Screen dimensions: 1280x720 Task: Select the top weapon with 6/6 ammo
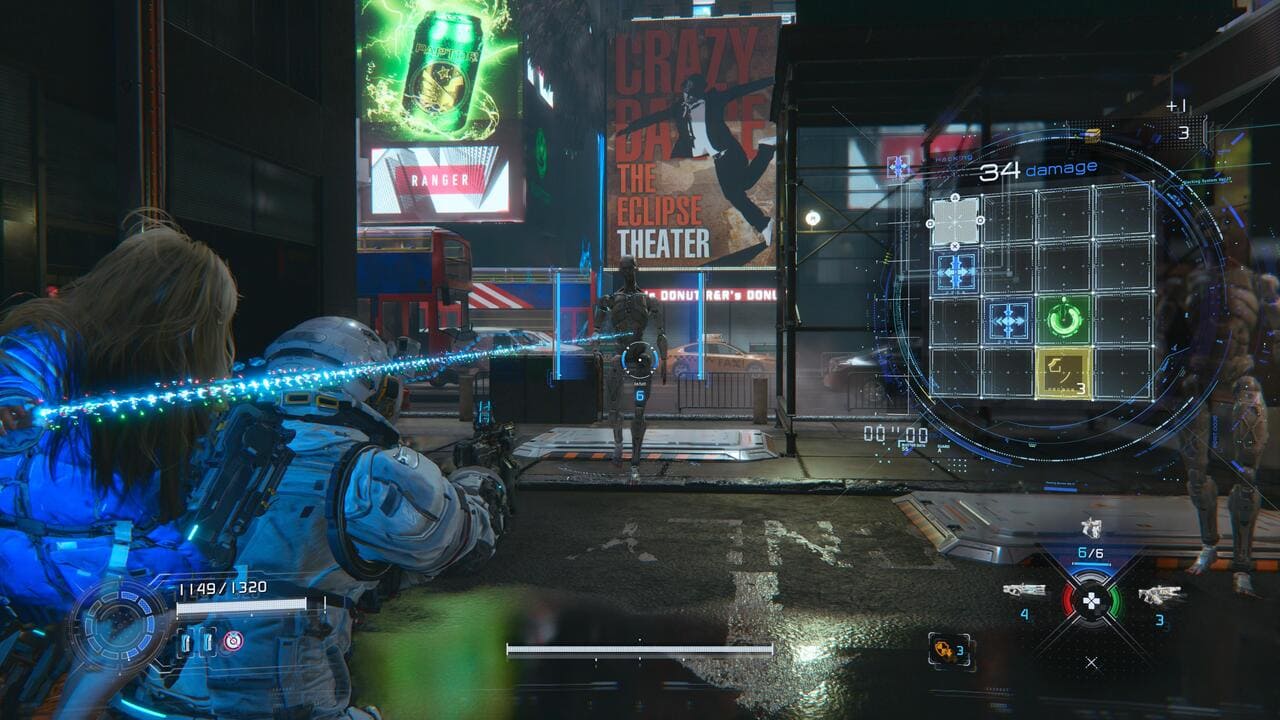[1091, 529]
